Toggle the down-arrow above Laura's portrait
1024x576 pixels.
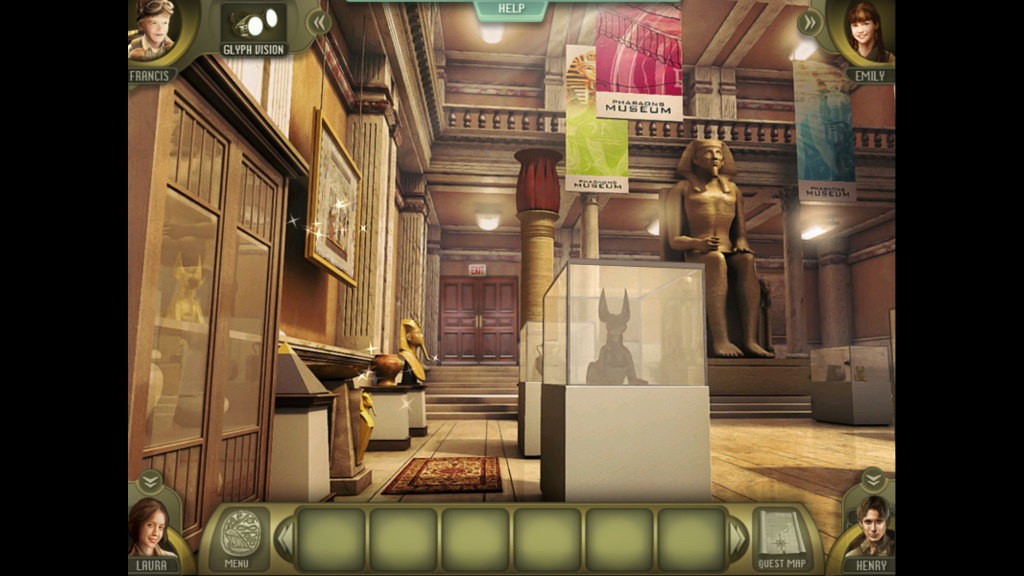pyautogui.click(x=150, y=481)
